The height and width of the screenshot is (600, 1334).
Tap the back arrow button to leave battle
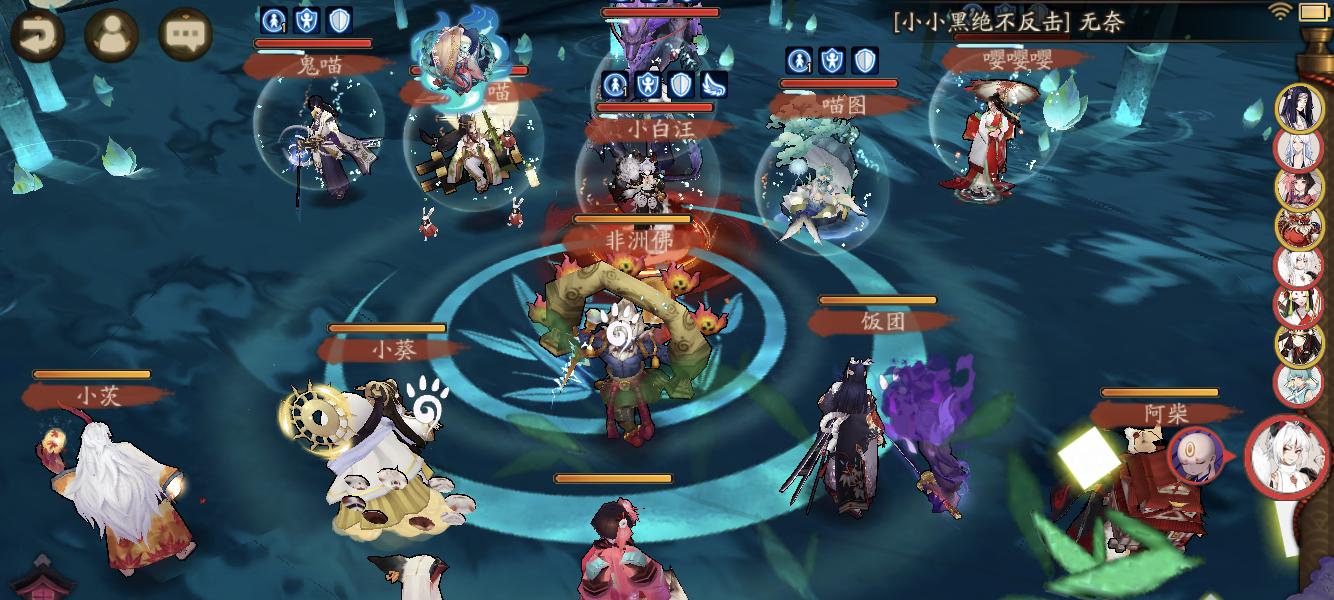pyautogui.click(x=37, y=35)
